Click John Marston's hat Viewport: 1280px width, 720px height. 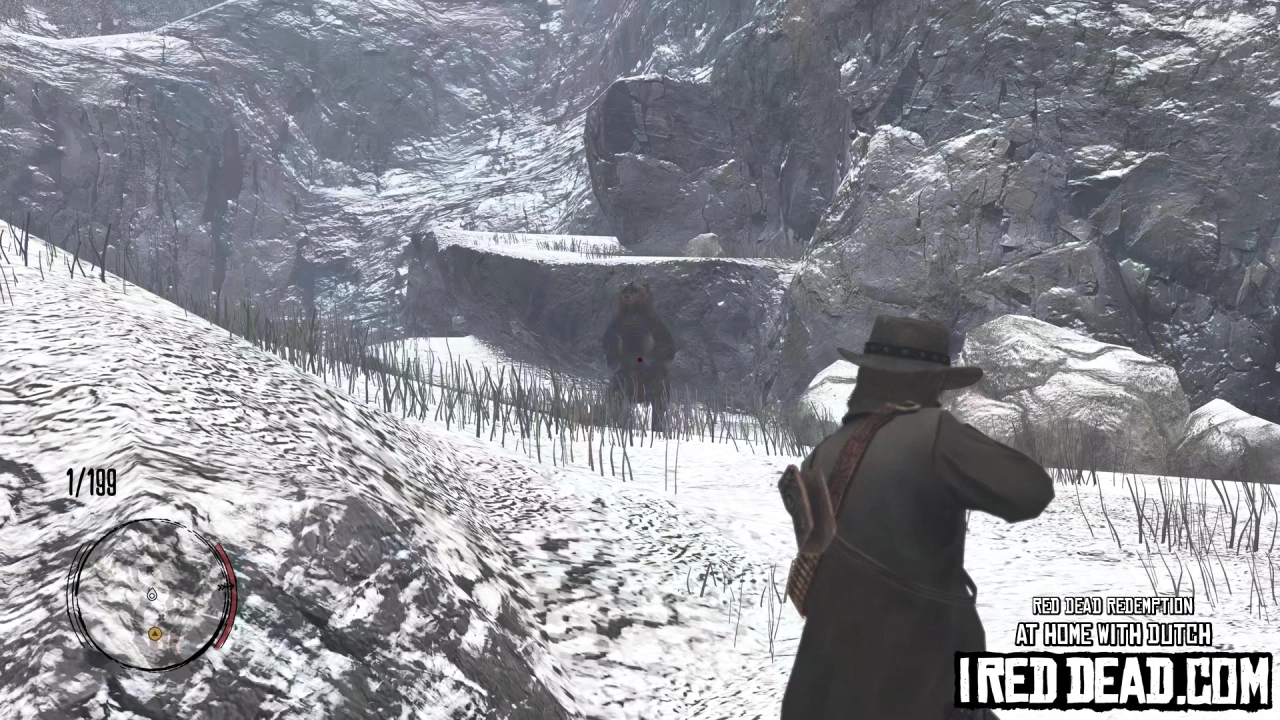[x=905, y=350]
